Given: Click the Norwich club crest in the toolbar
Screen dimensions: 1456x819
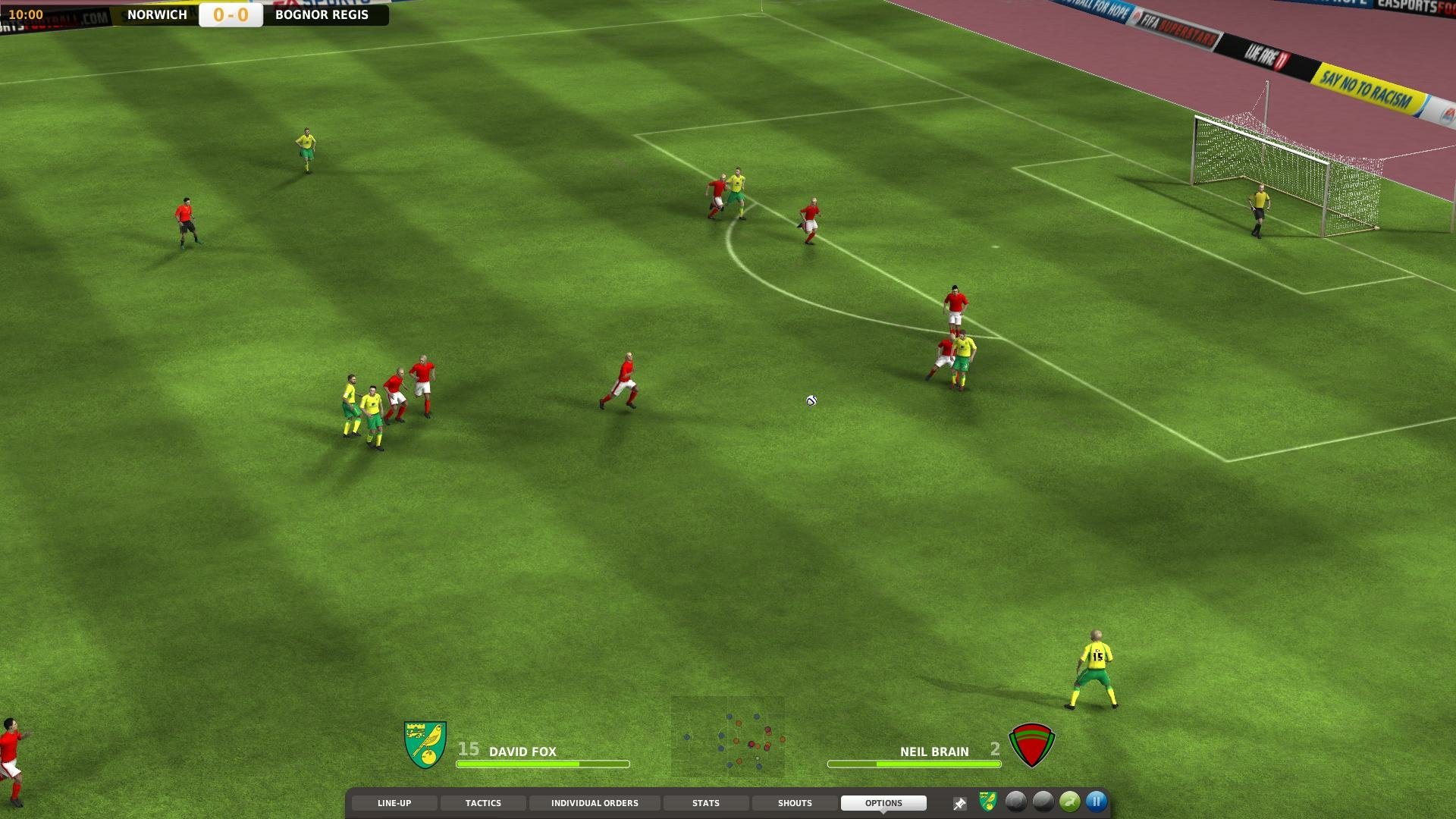Looking at the screenshot, I should coord(987,802).
